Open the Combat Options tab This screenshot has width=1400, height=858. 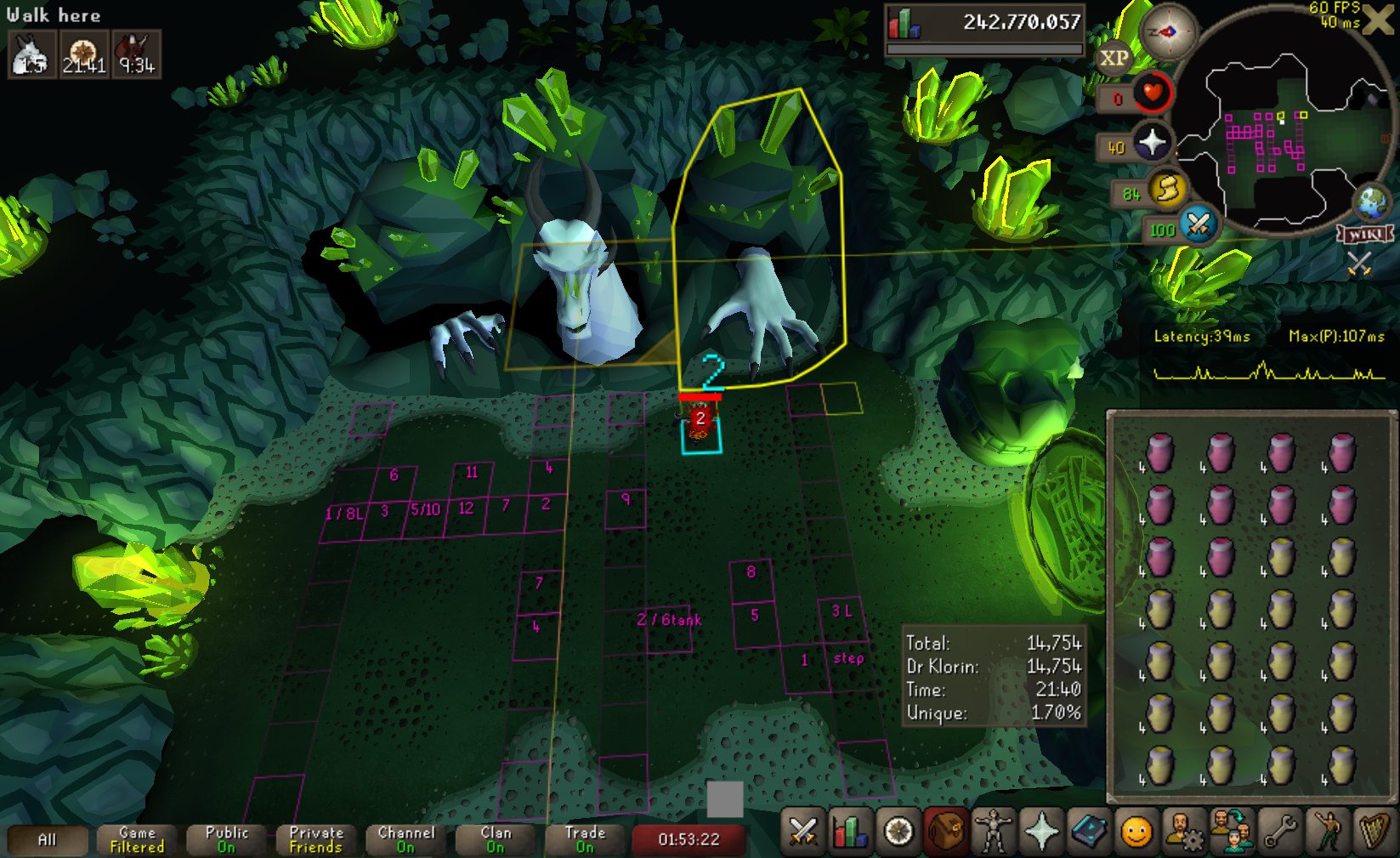click(x=803, y=832)
